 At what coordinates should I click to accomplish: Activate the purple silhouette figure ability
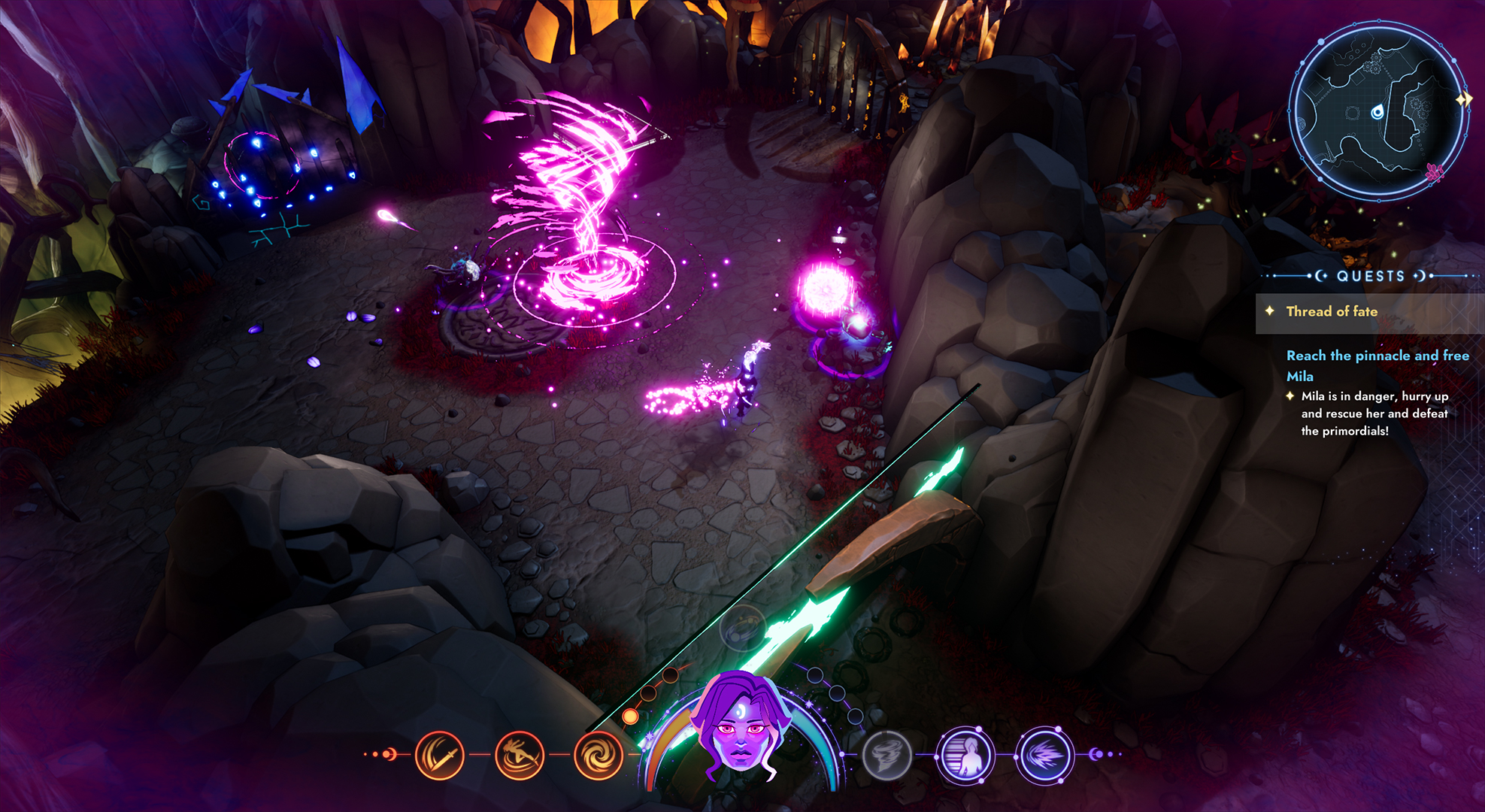965,755
